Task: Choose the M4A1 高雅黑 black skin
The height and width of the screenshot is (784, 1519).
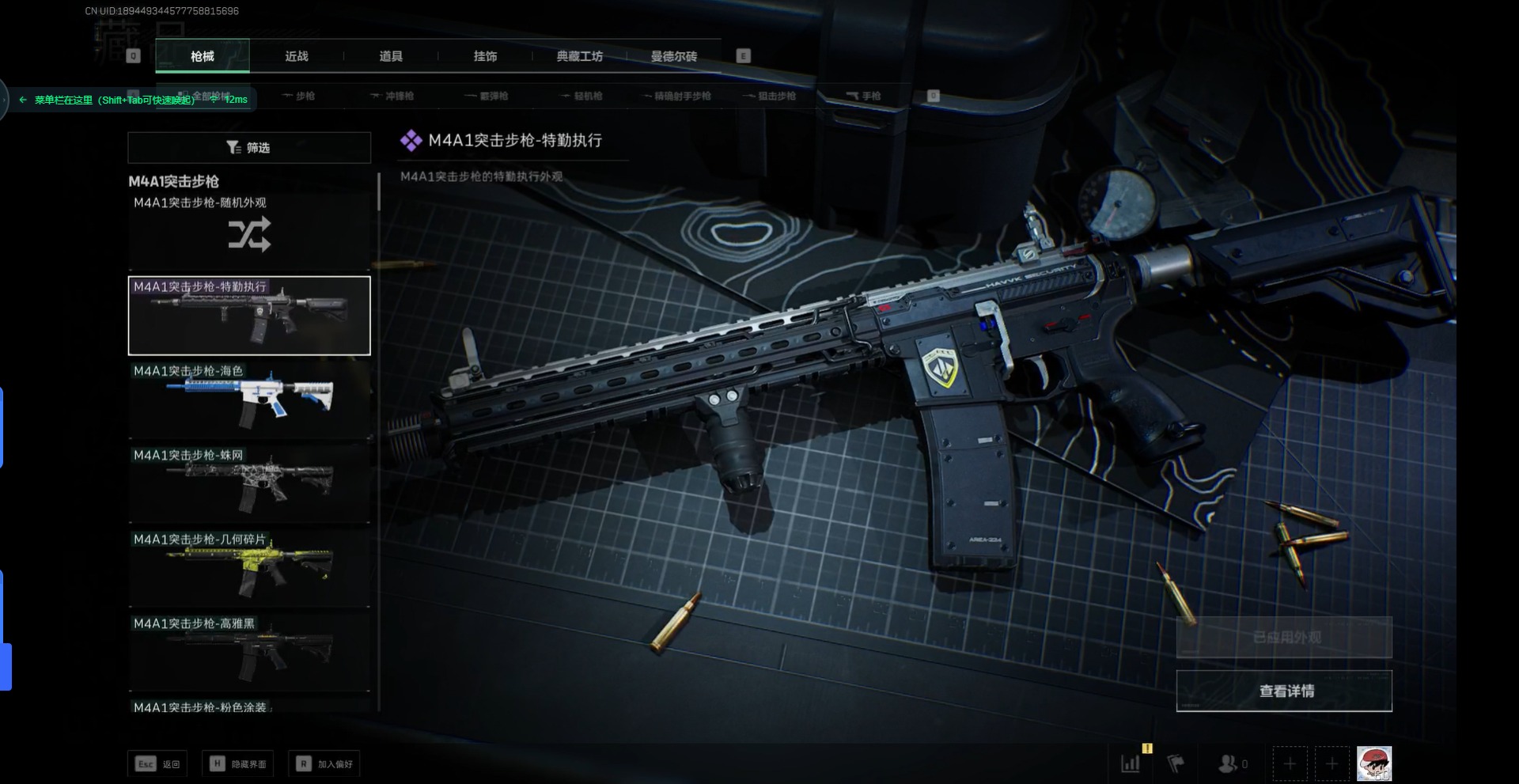Action: point(249,652)
